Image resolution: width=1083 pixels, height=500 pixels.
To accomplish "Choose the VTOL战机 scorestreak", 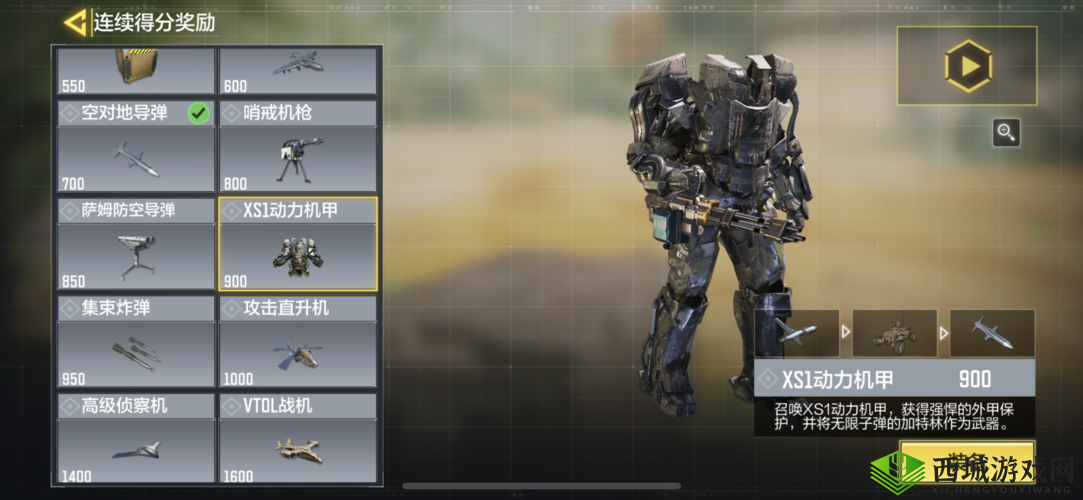I will pyautogui.click(x=297, y=439).
